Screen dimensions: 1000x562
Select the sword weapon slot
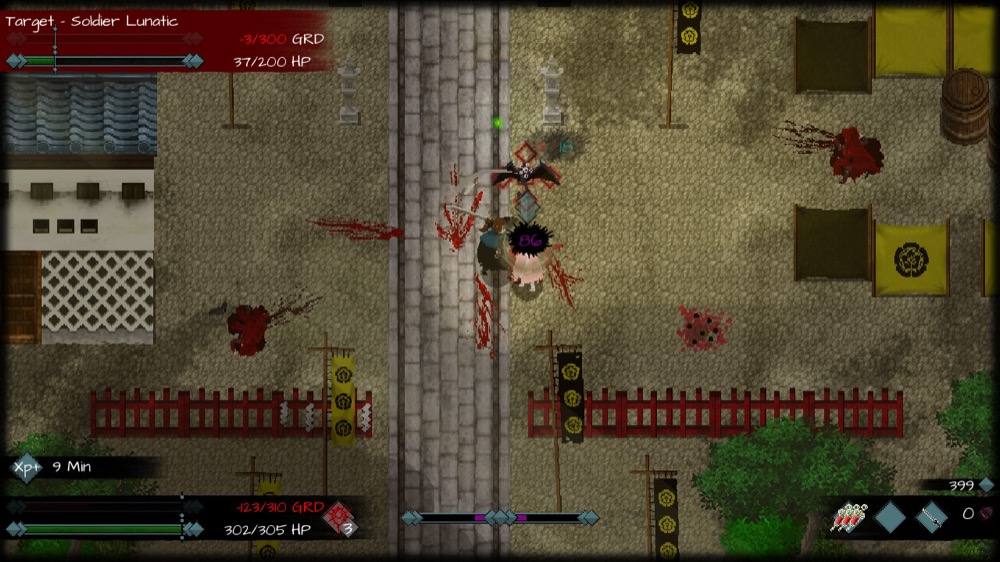[931, 517]
